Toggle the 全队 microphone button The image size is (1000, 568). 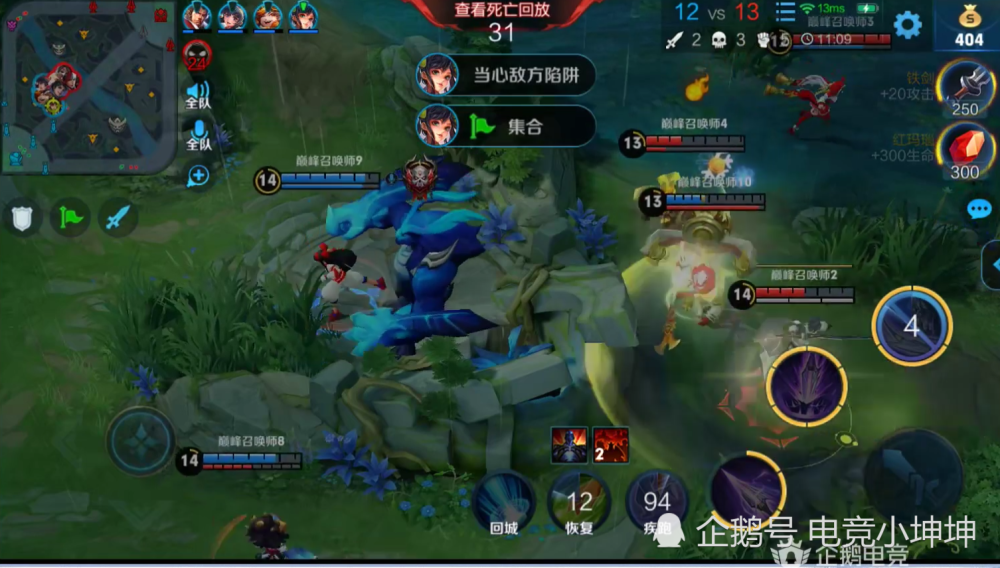(x=198, y=135)
